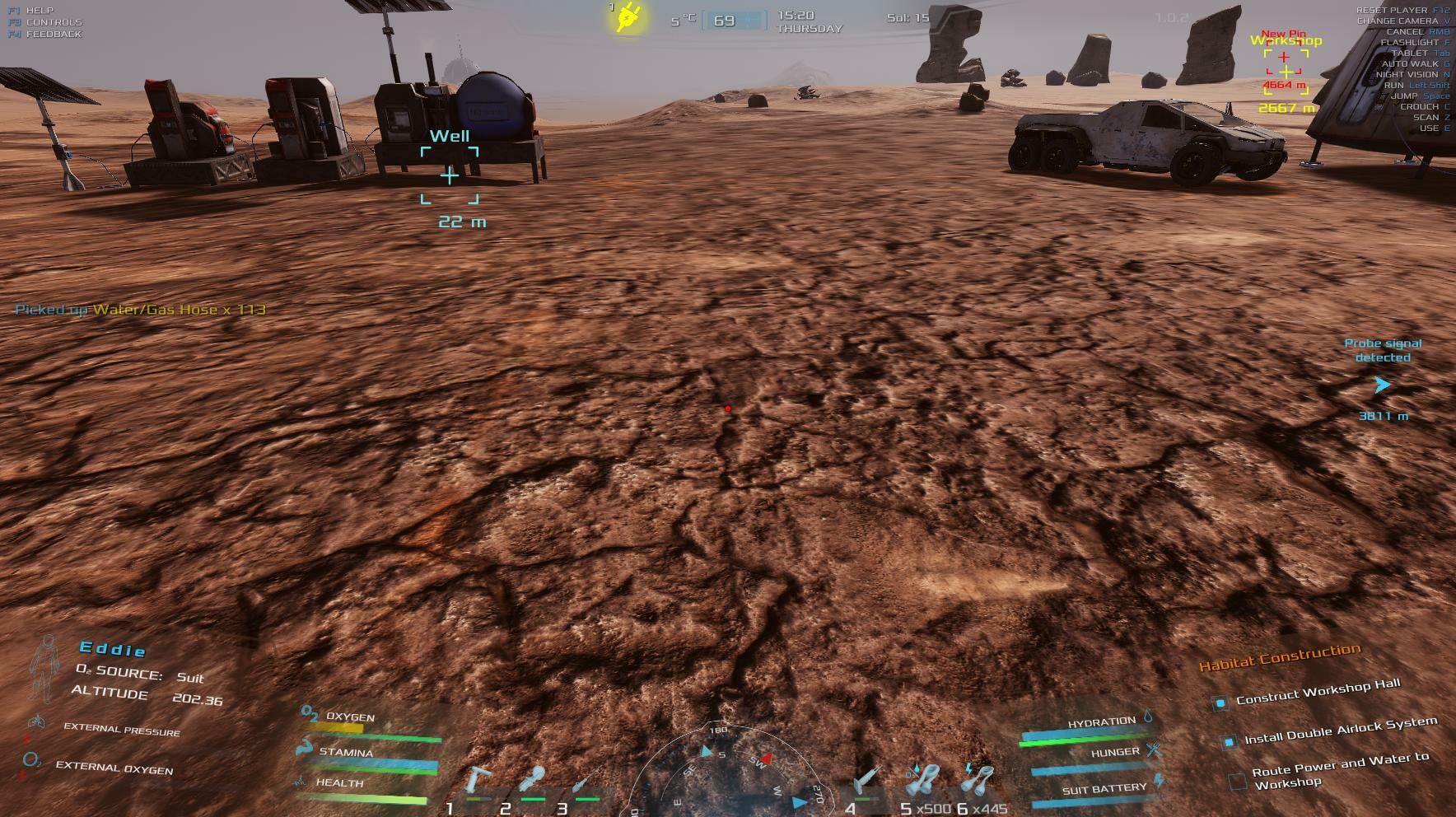Click the yellow power plug status icon
1456x817 pixels.
629,17
